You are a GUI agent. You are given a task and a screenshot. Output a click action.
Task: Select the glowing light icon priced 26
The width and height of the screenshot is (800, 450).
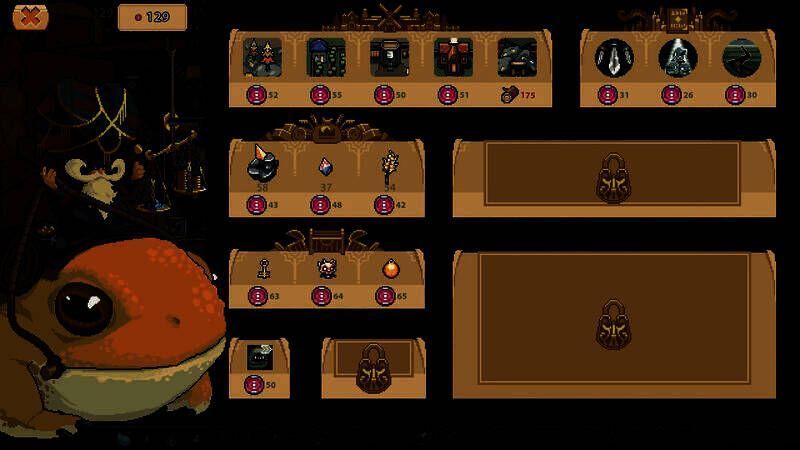(678, 58)
